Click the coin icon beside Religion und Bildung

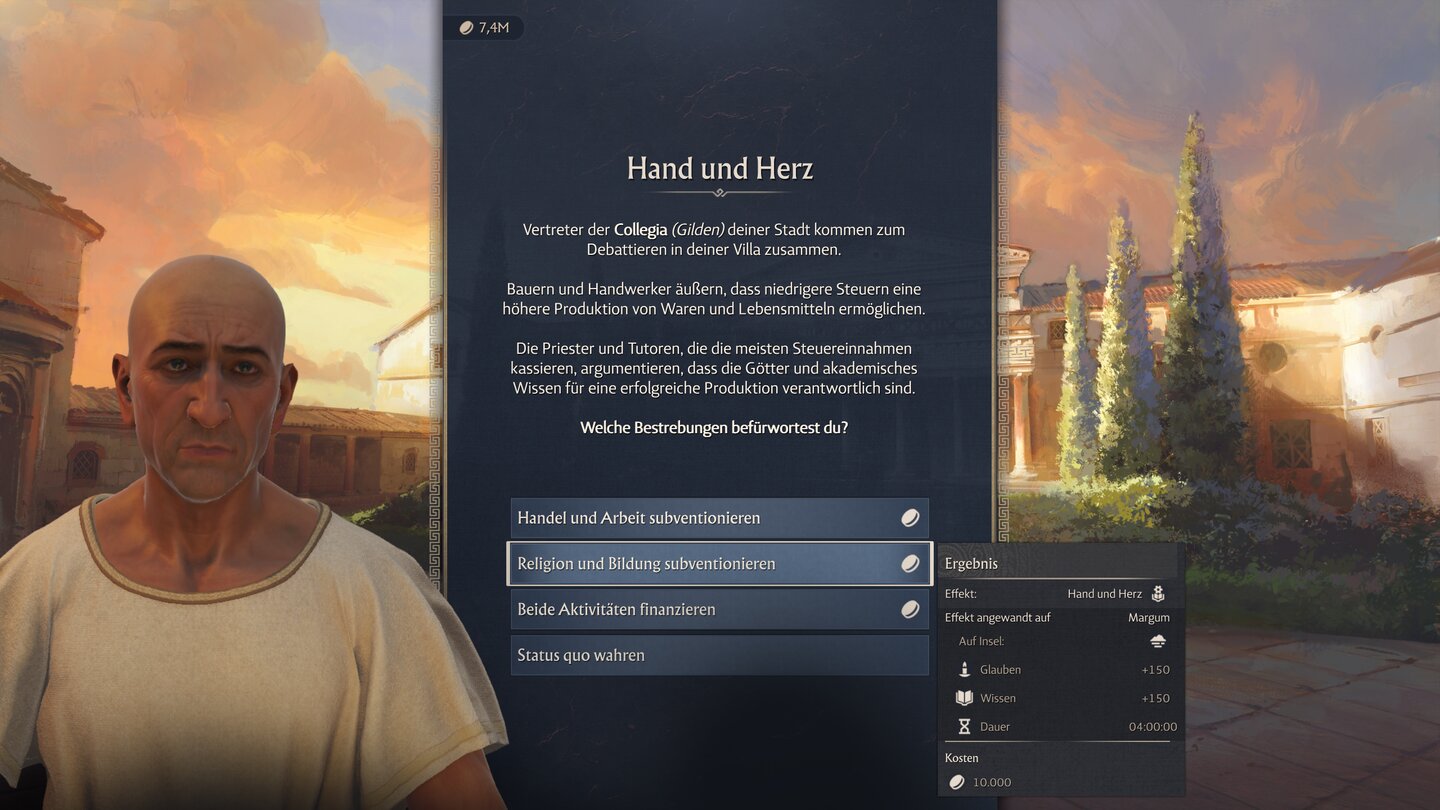[x=910, y=563]
